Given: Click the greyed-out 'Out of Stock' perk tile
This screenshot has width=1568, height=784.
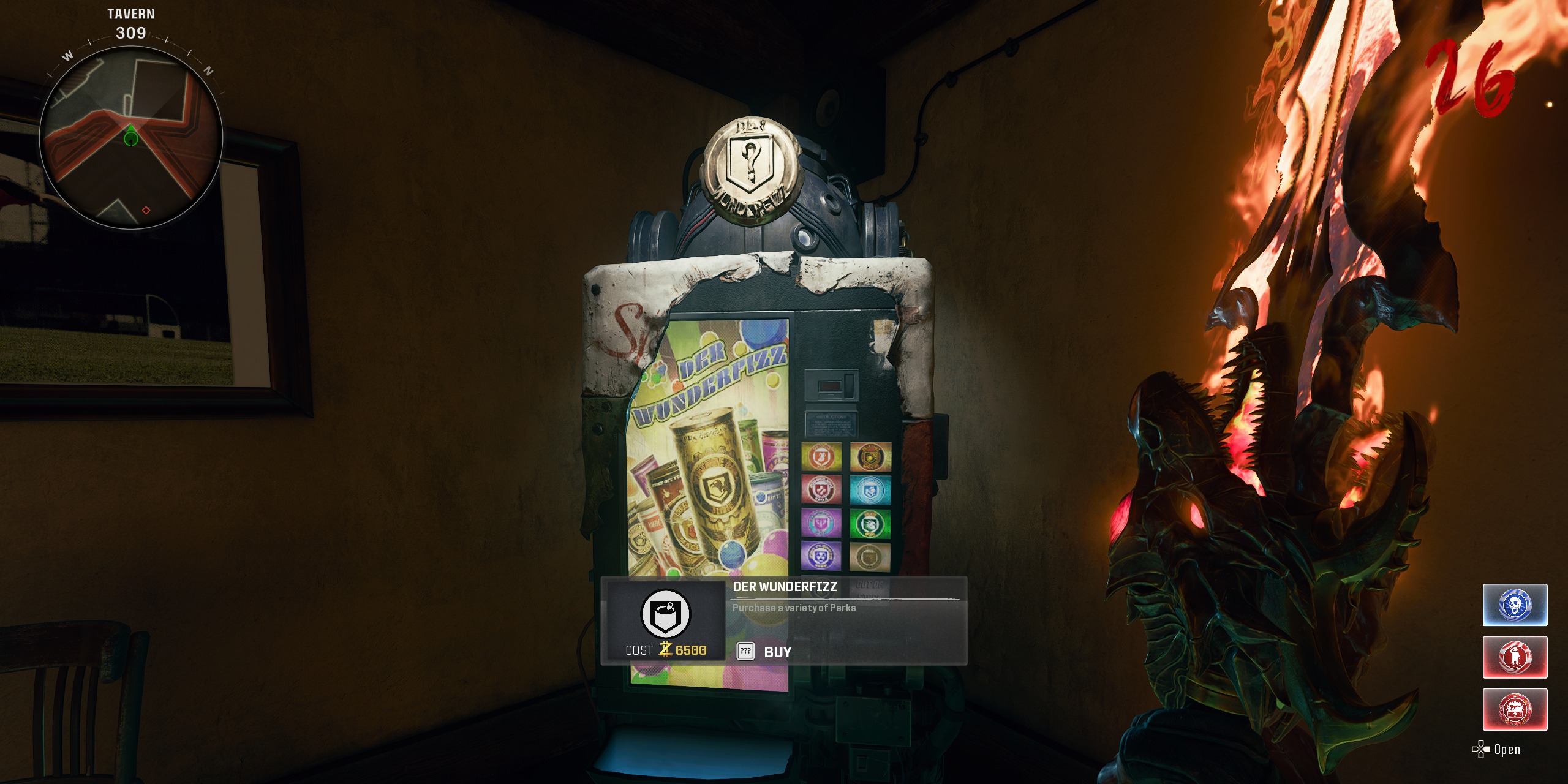Looking at the screenshot, I should 870,556.
